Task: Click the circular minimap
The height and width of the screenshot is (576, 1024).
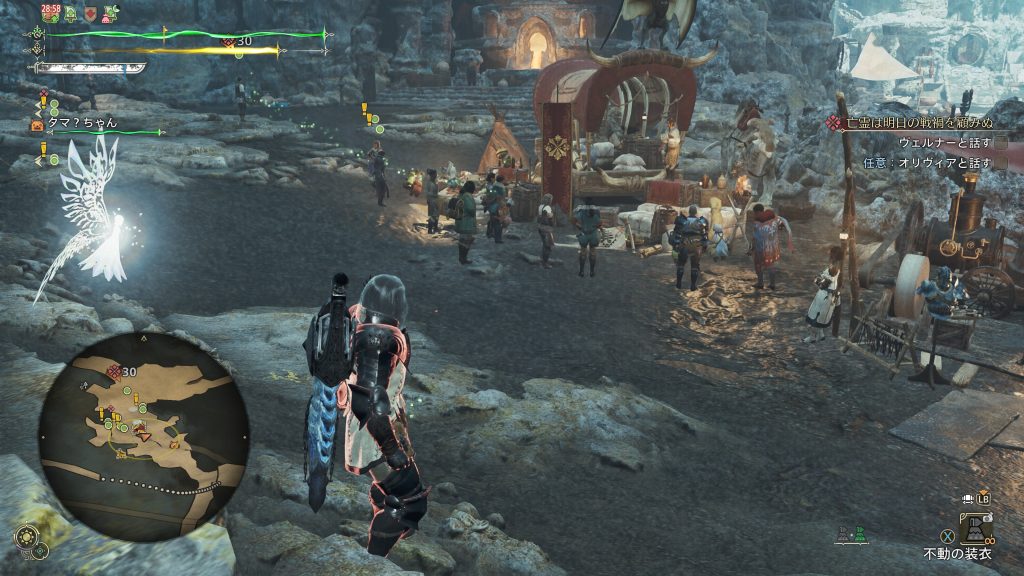Action: (143, 435)
